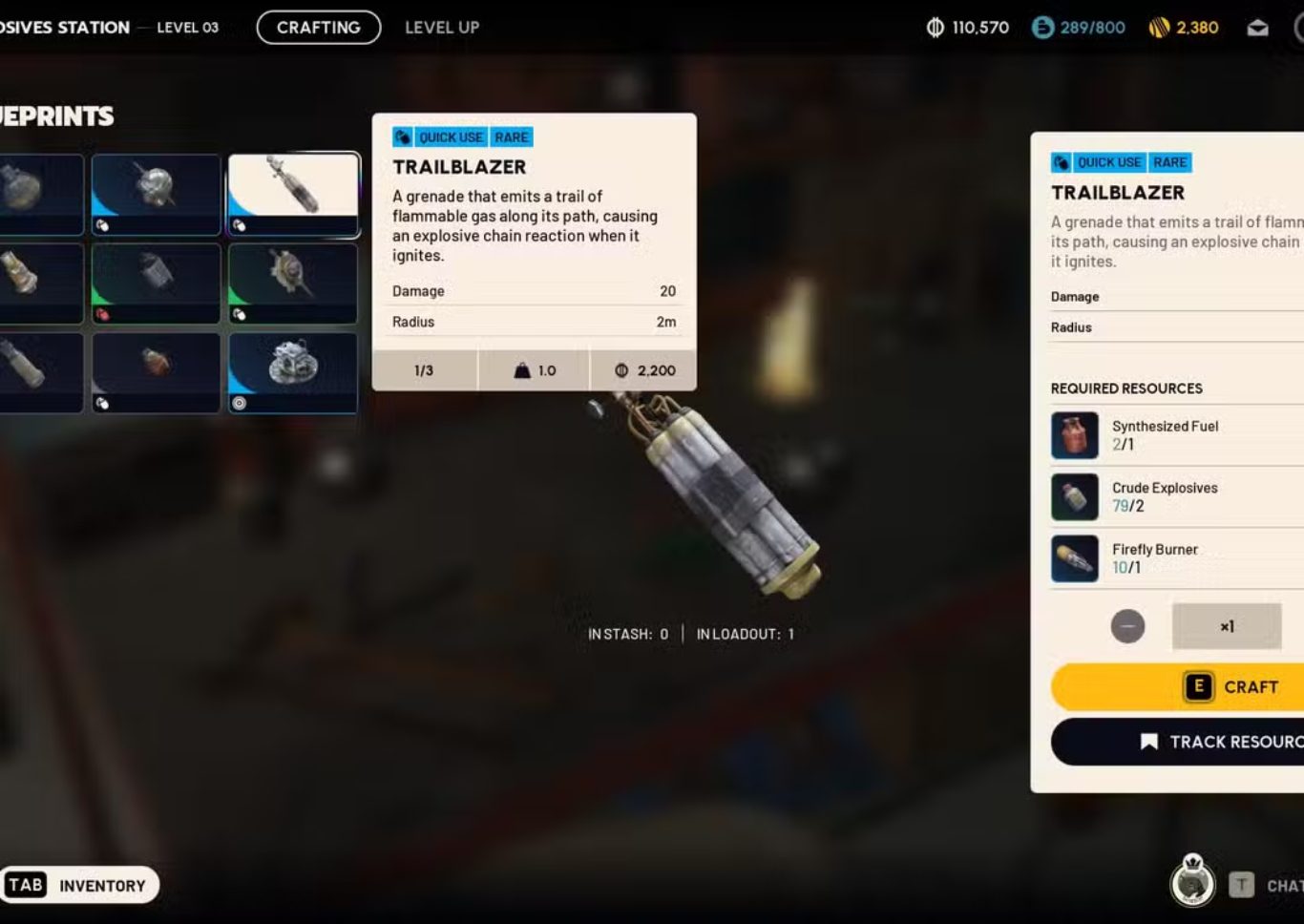Screen dimensions: 1304x924
Task: Switch to the Level Up tab
Action: pyautogui.click(x=441, y=28)
